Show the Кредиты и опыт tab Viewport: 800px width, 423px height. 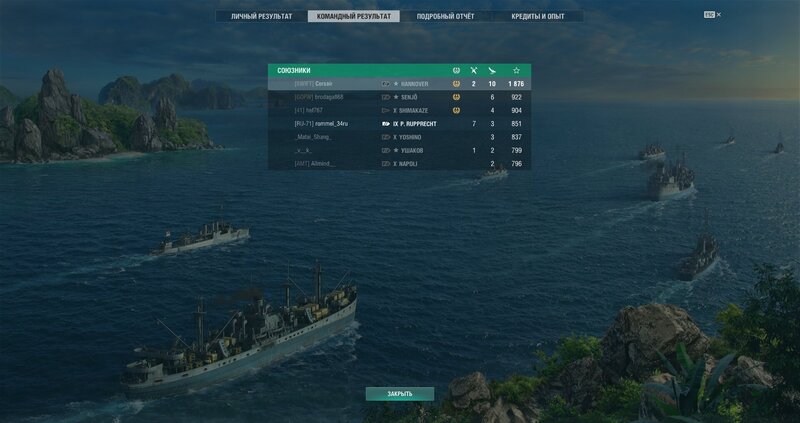(x=537, y=17)
